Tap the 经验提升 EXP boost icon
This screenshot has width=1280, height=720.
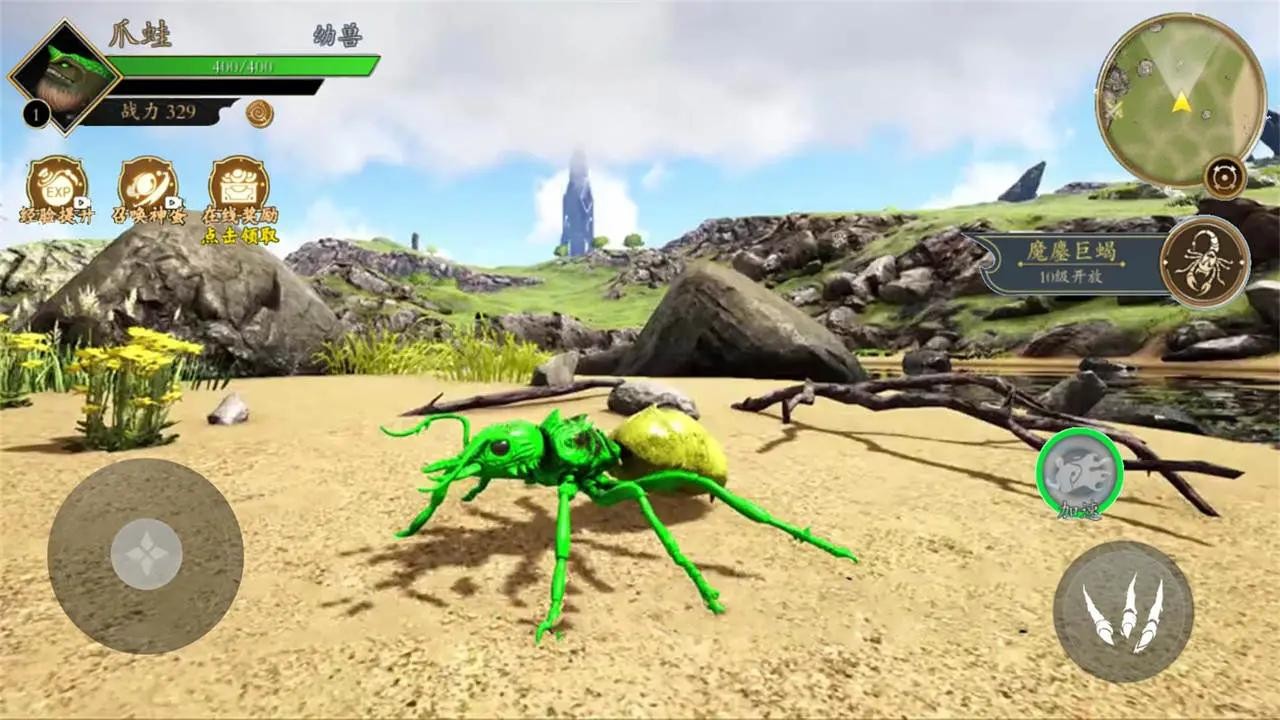55,186
